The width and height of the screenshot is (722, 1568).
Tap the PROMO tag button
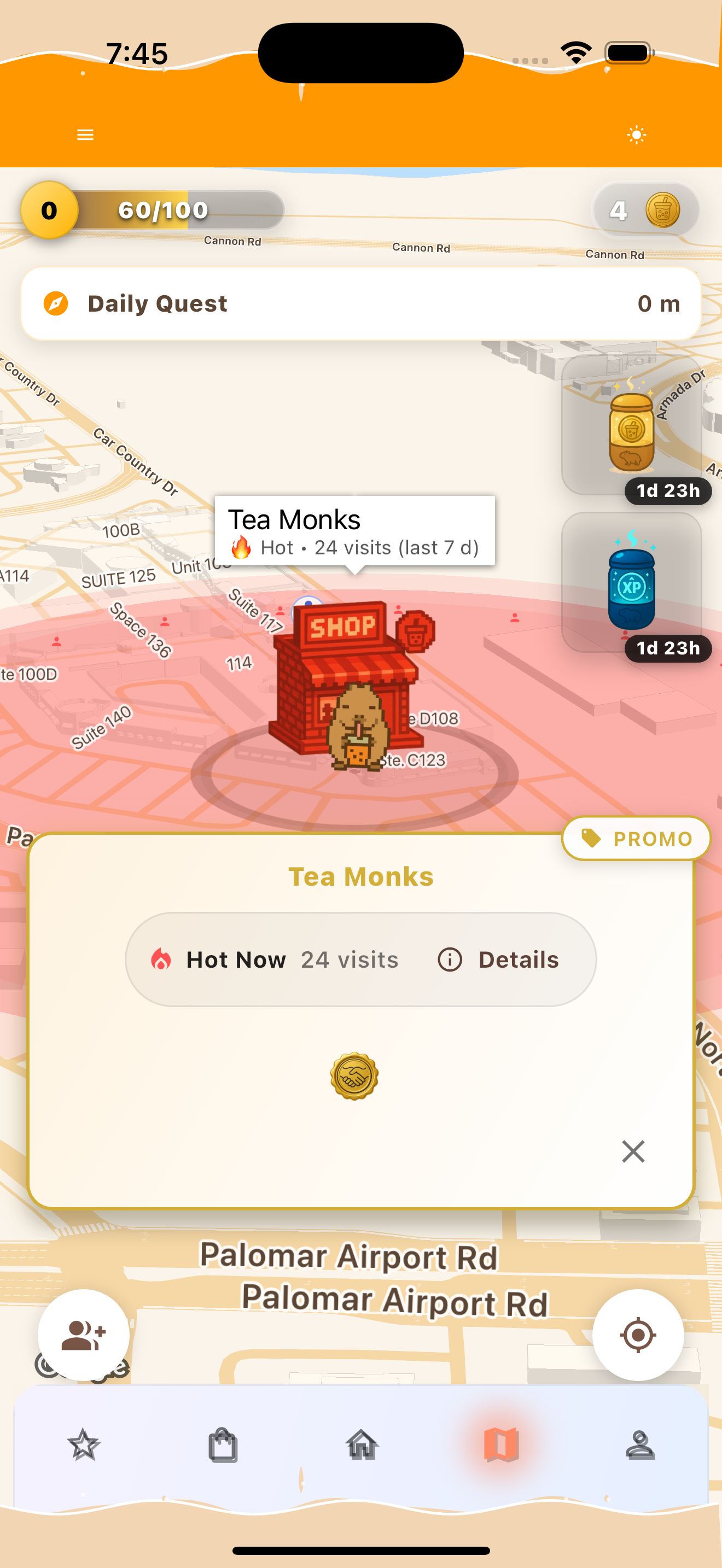[636, 838]
